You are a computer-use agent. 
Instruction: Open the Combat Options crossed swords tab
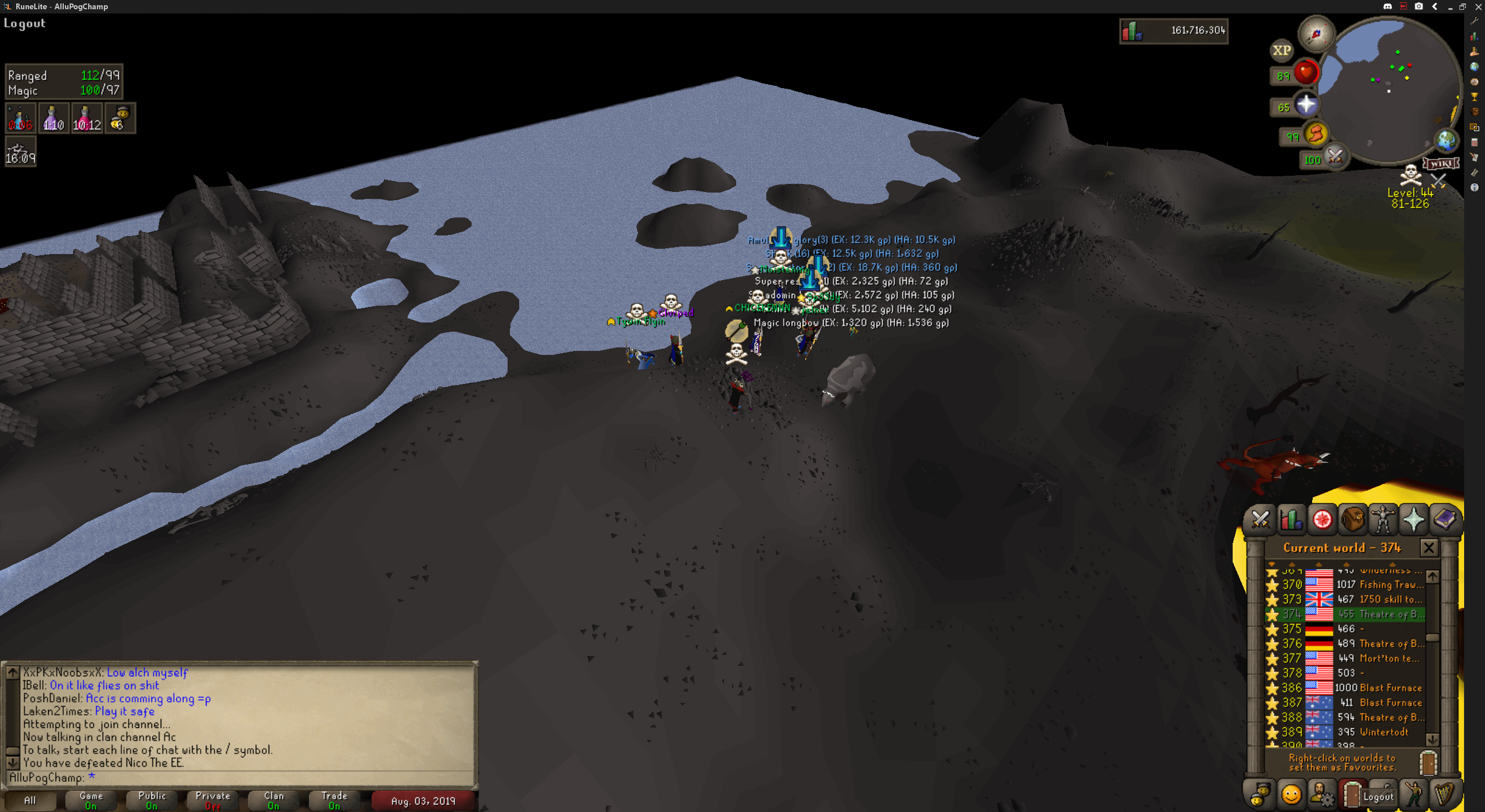[1260, 519]
